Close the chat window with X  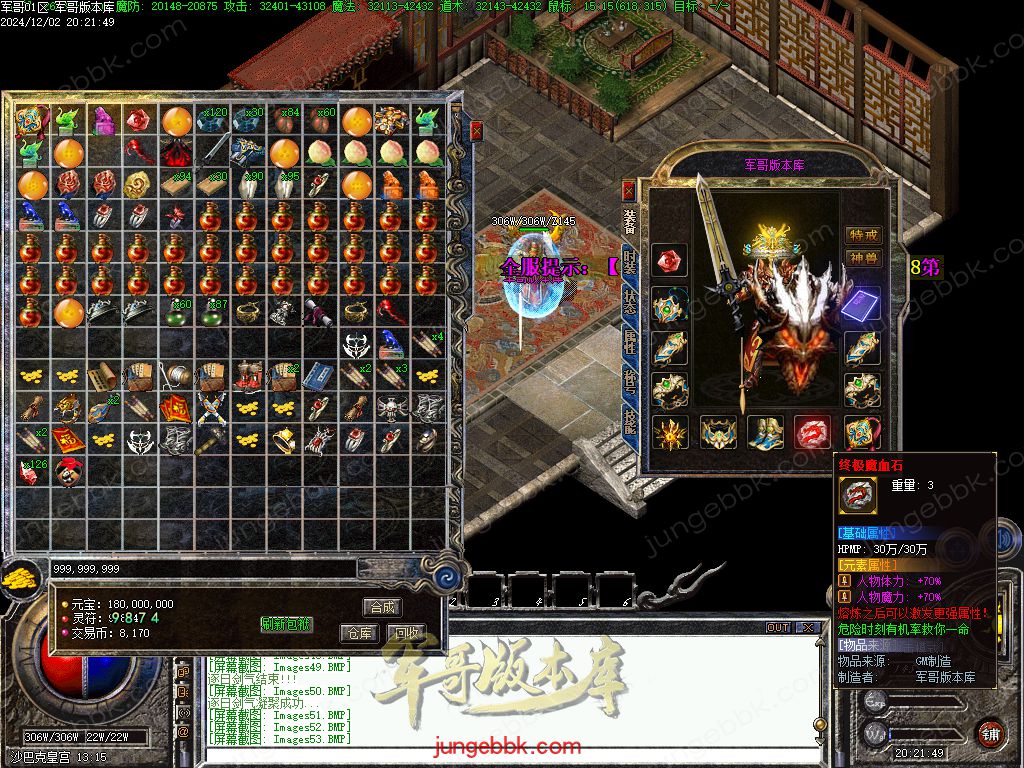807,628
